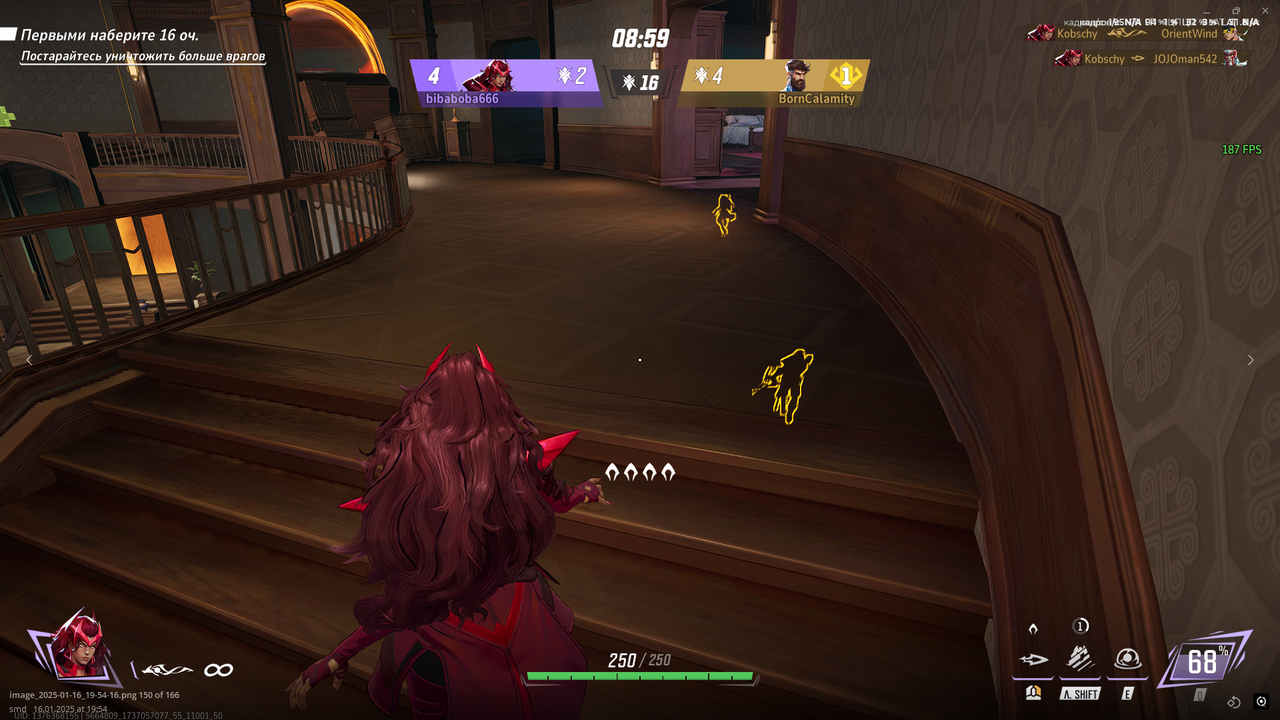1280x720 pixels.
Task: Toggle the record/loop icon at bottom right
Action: (x=1234, y=702)
